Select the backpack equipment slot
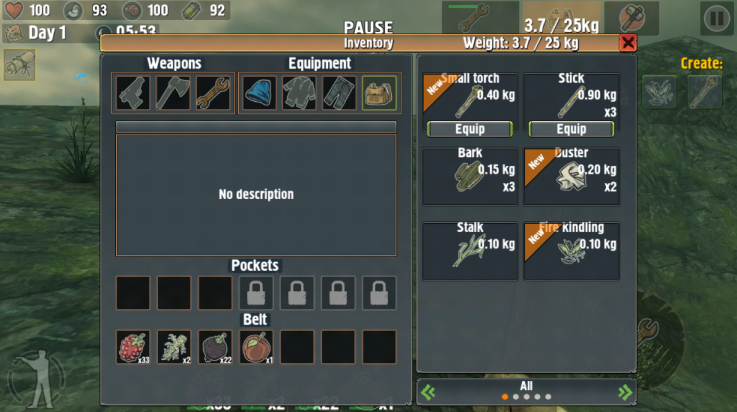The height and width of the screenshot is (412, 737). [379, 93]
